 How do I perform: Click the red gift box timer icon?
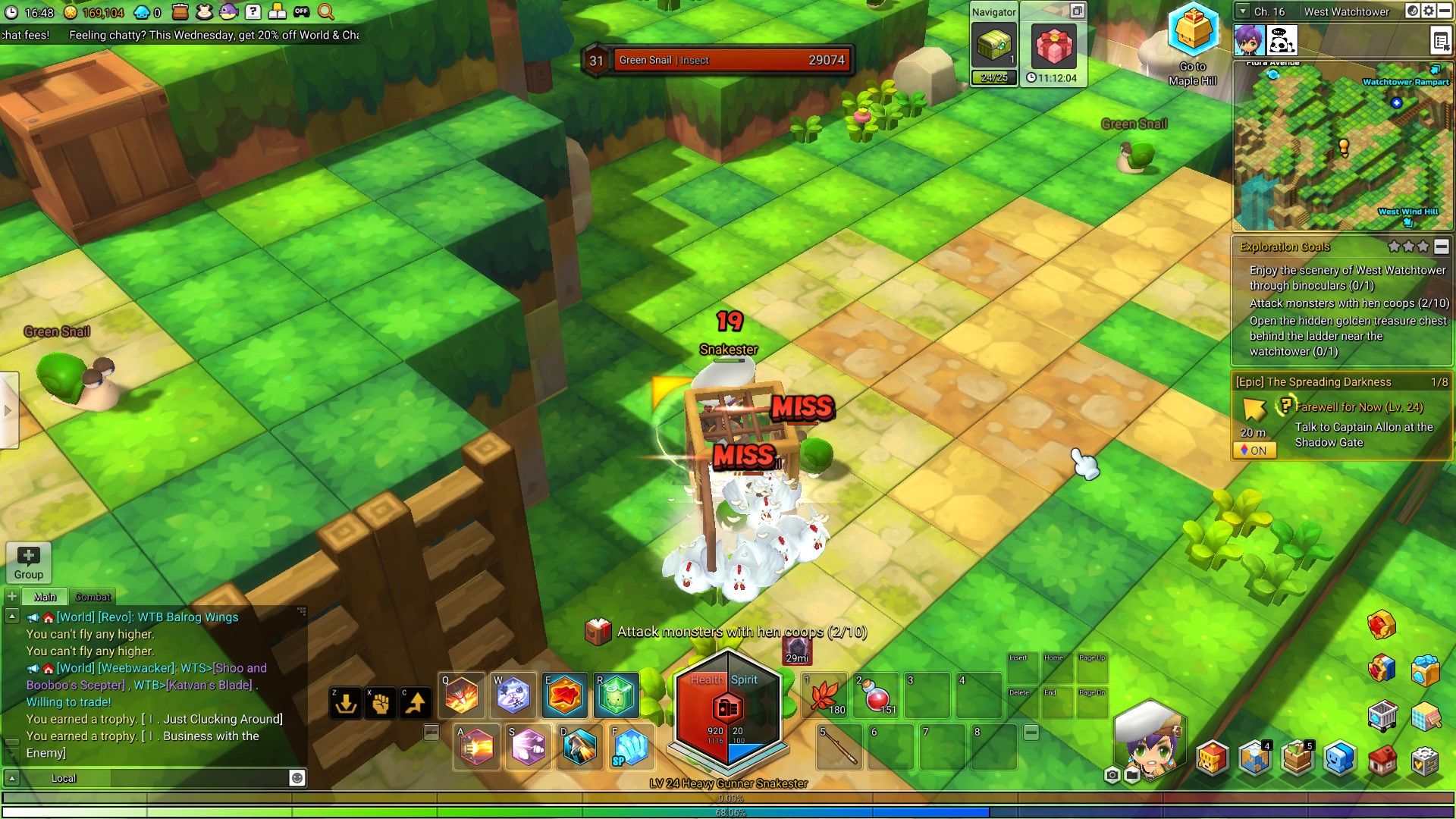1053,46
